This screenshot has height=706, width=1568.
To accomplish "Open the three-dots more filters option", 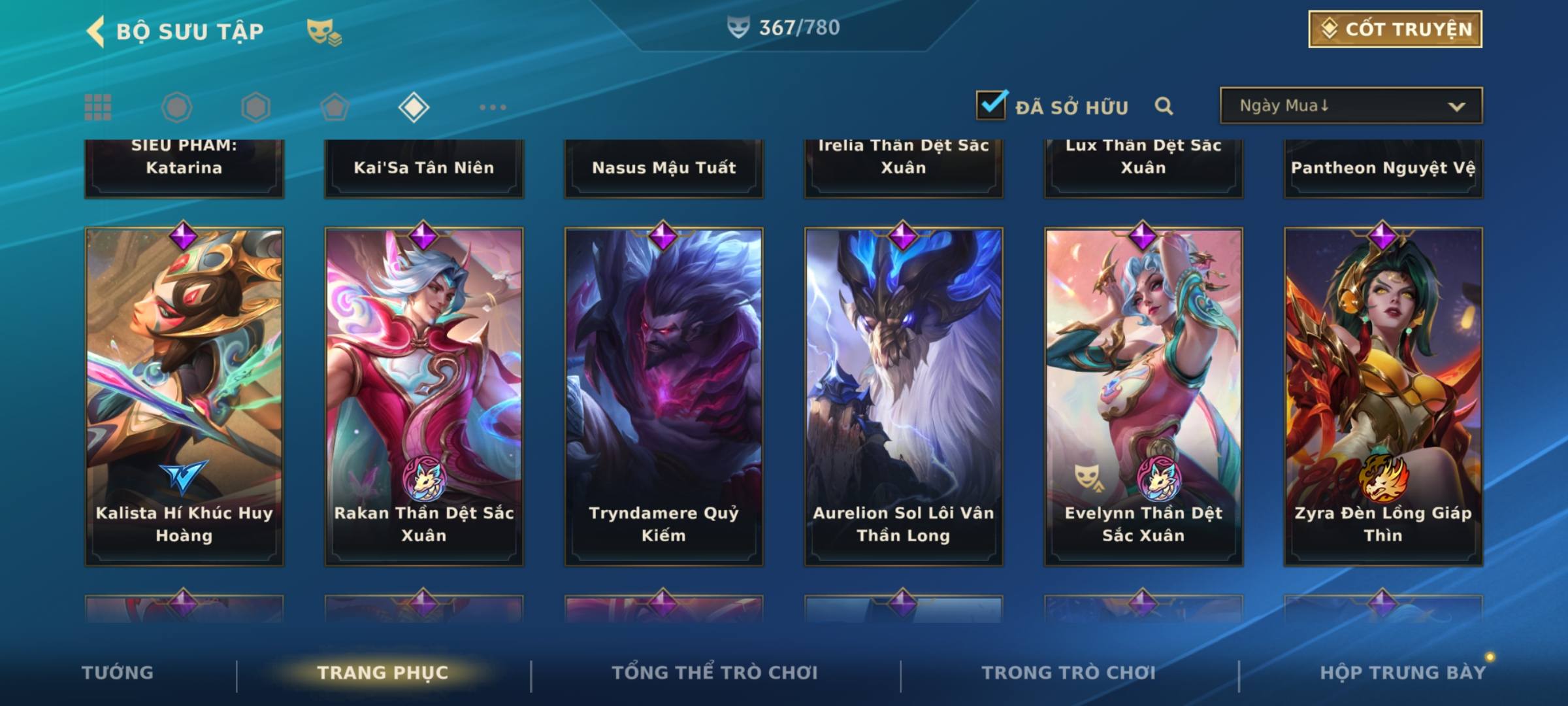I will pos(493,107).
